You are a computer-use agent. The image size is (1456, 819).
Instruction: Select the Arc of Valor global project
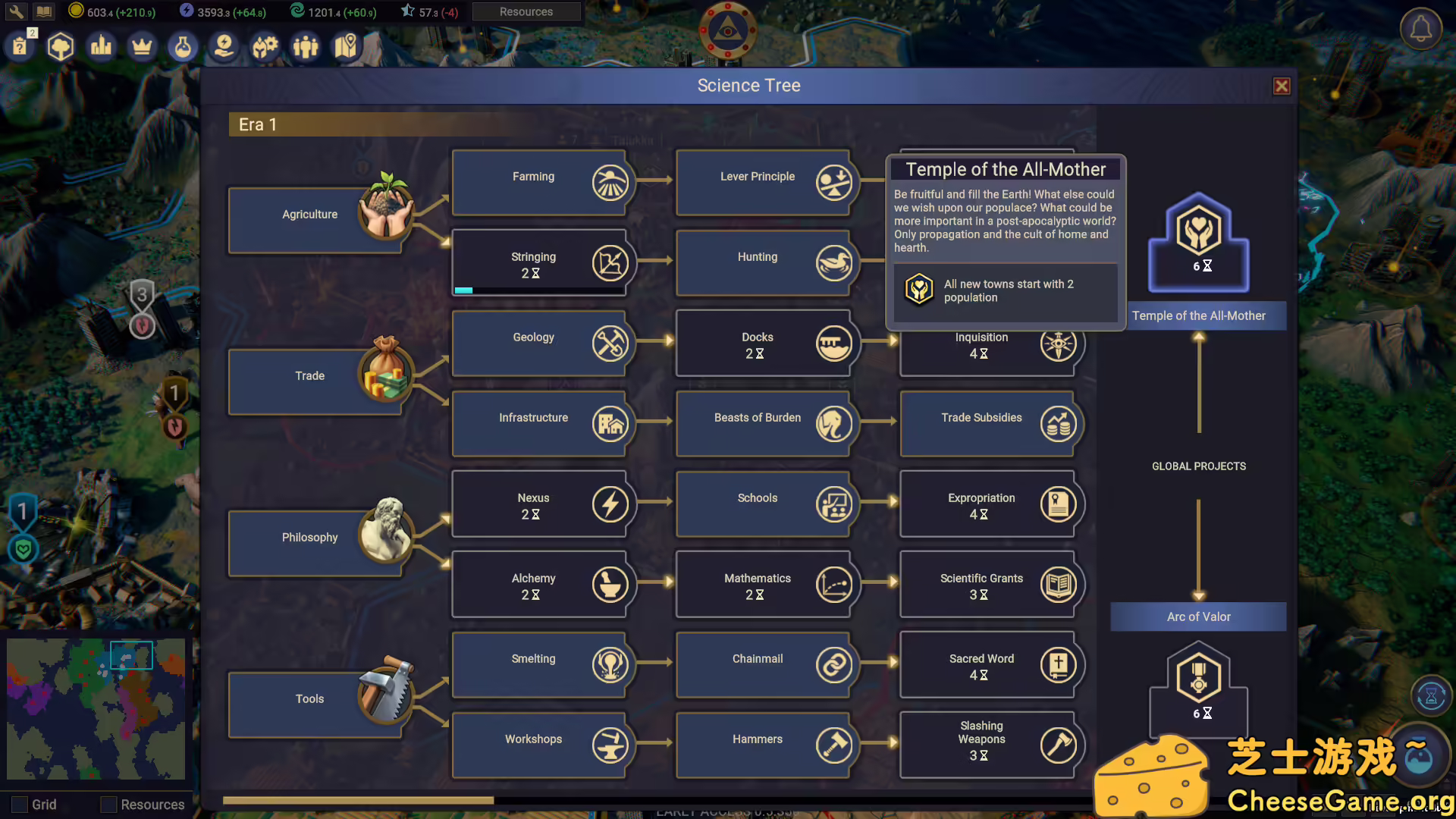coord(1198,617)
